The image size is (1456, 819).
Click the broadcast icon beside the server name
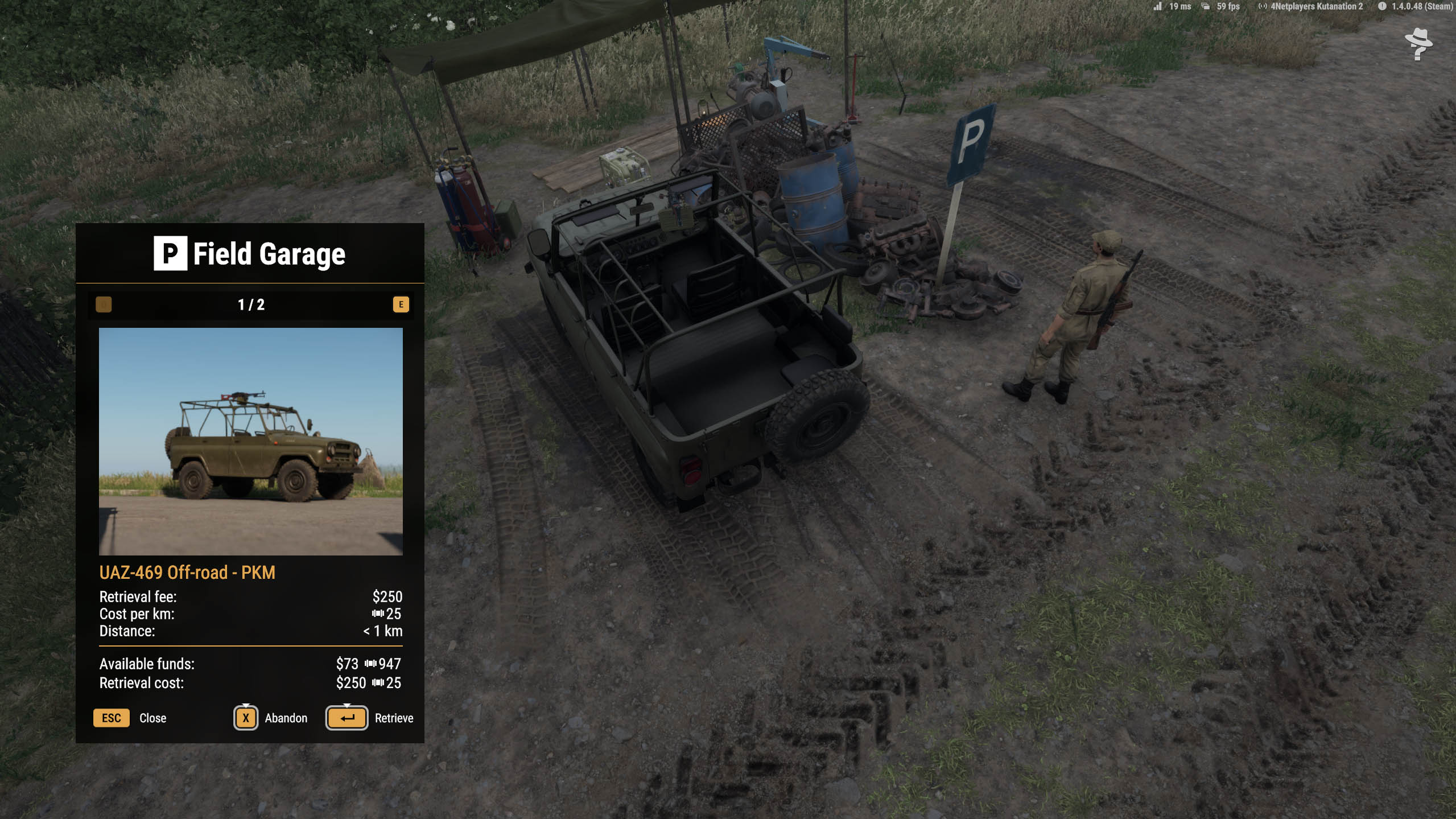tap(1263, 7)
